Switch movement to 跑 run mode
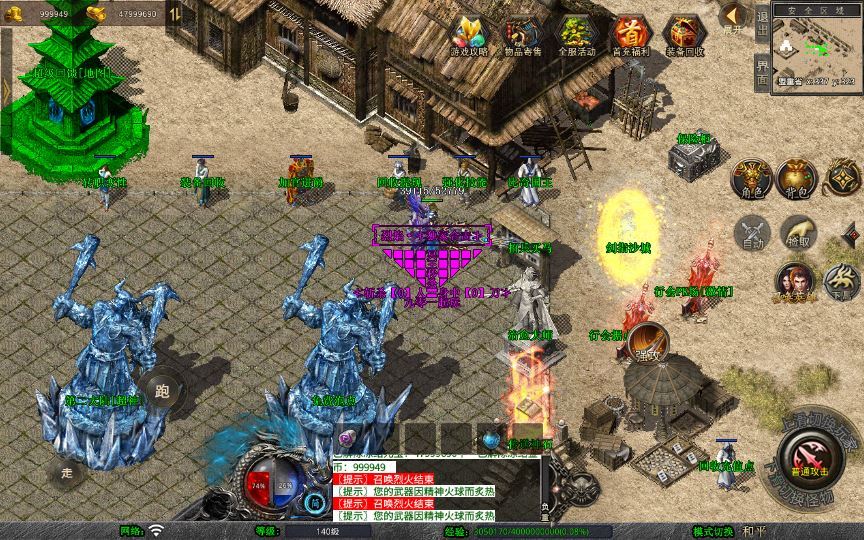Viewport: 864px width, 540px height. [x=163, y=390]
